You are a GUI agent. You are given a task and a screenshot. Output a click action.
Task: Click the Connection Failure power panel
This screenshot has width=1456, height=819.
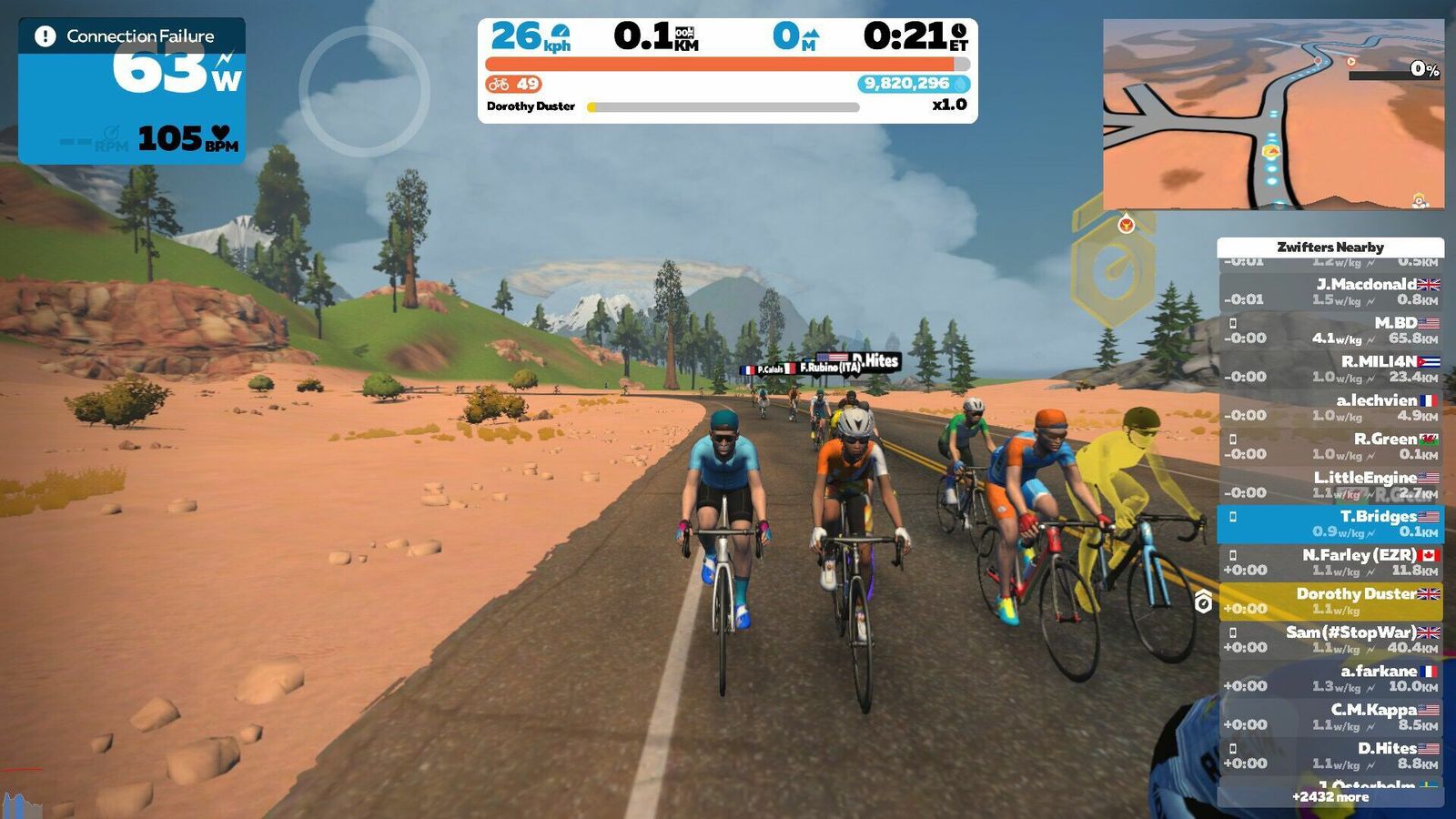click(132, 91)
